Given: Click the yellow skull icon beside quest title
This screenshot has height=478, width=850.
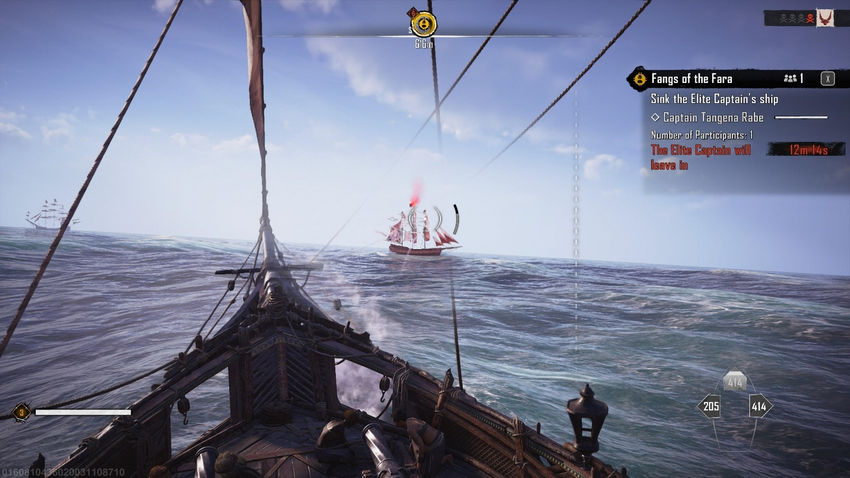Looking at the screenshot, I should [638, 78].
